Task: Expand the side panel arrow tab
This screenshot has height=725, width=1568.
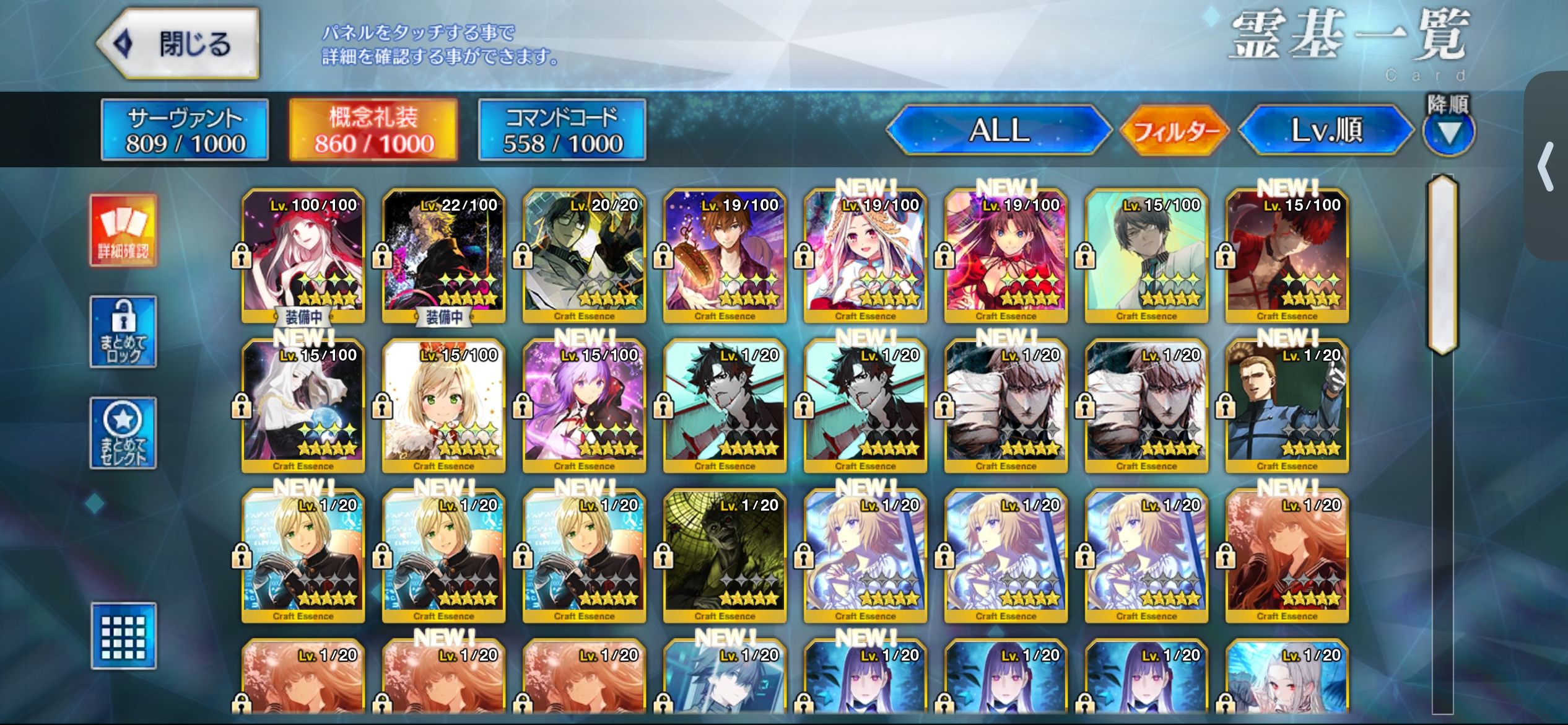Action: pyautogui.click(x=1547, y=166)
